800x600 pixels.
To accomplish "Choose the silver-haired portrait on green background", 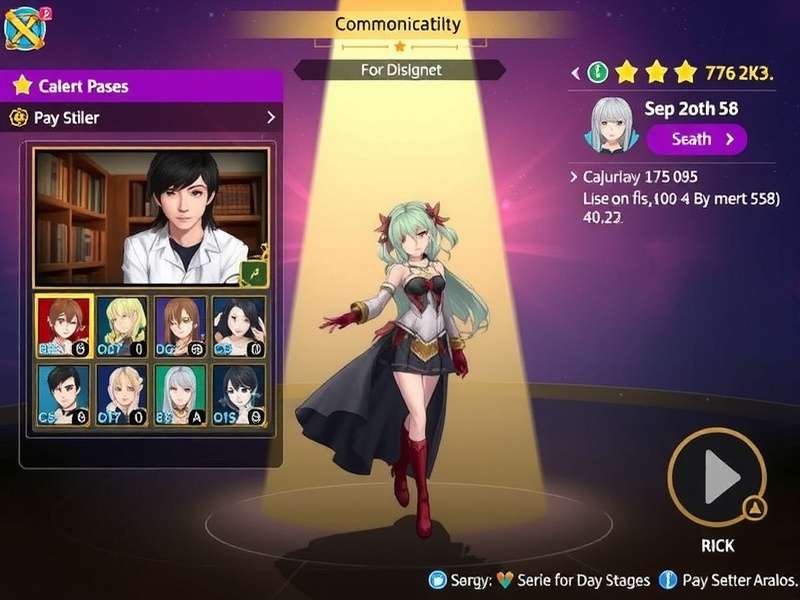I will [x=180, y=394].
